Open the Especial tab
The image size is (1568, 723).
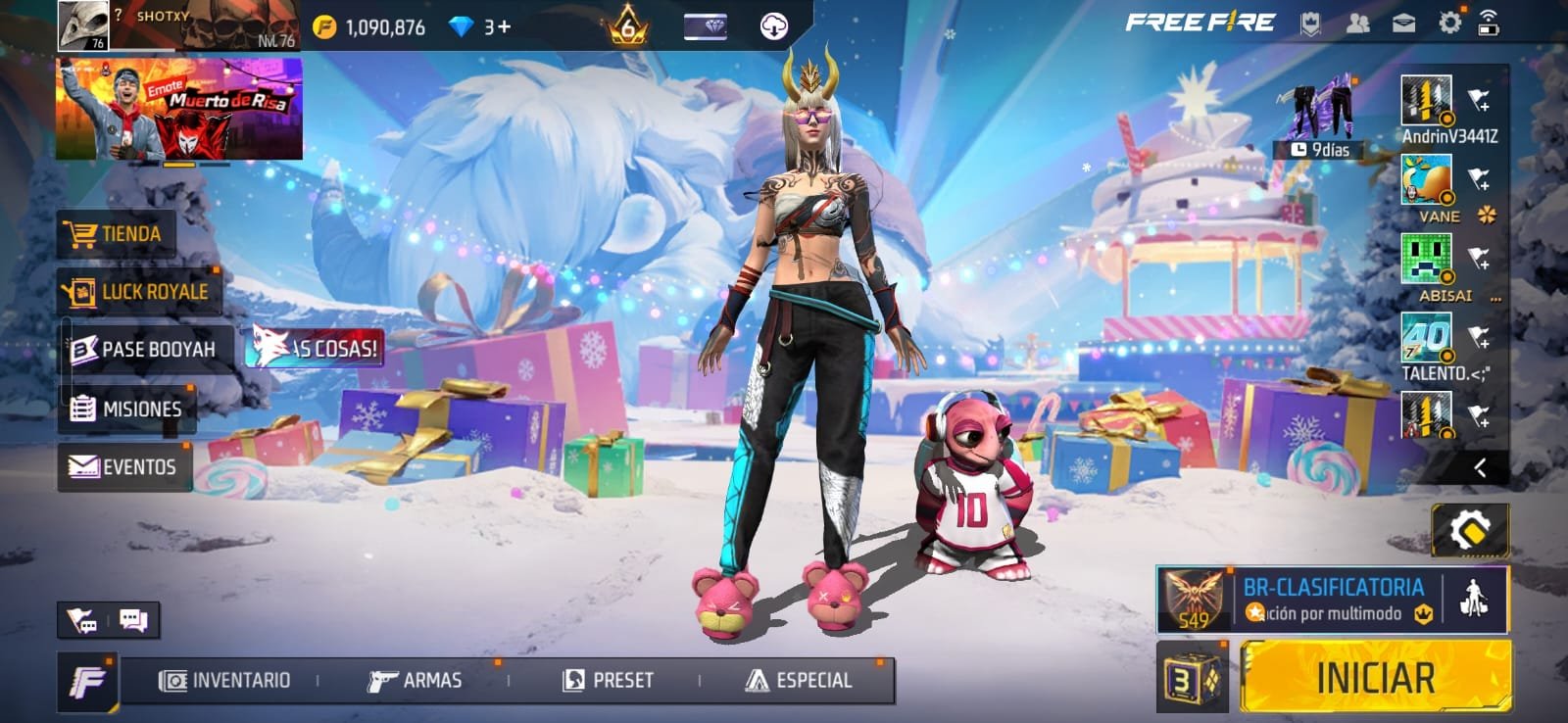(x=799, y=680)
